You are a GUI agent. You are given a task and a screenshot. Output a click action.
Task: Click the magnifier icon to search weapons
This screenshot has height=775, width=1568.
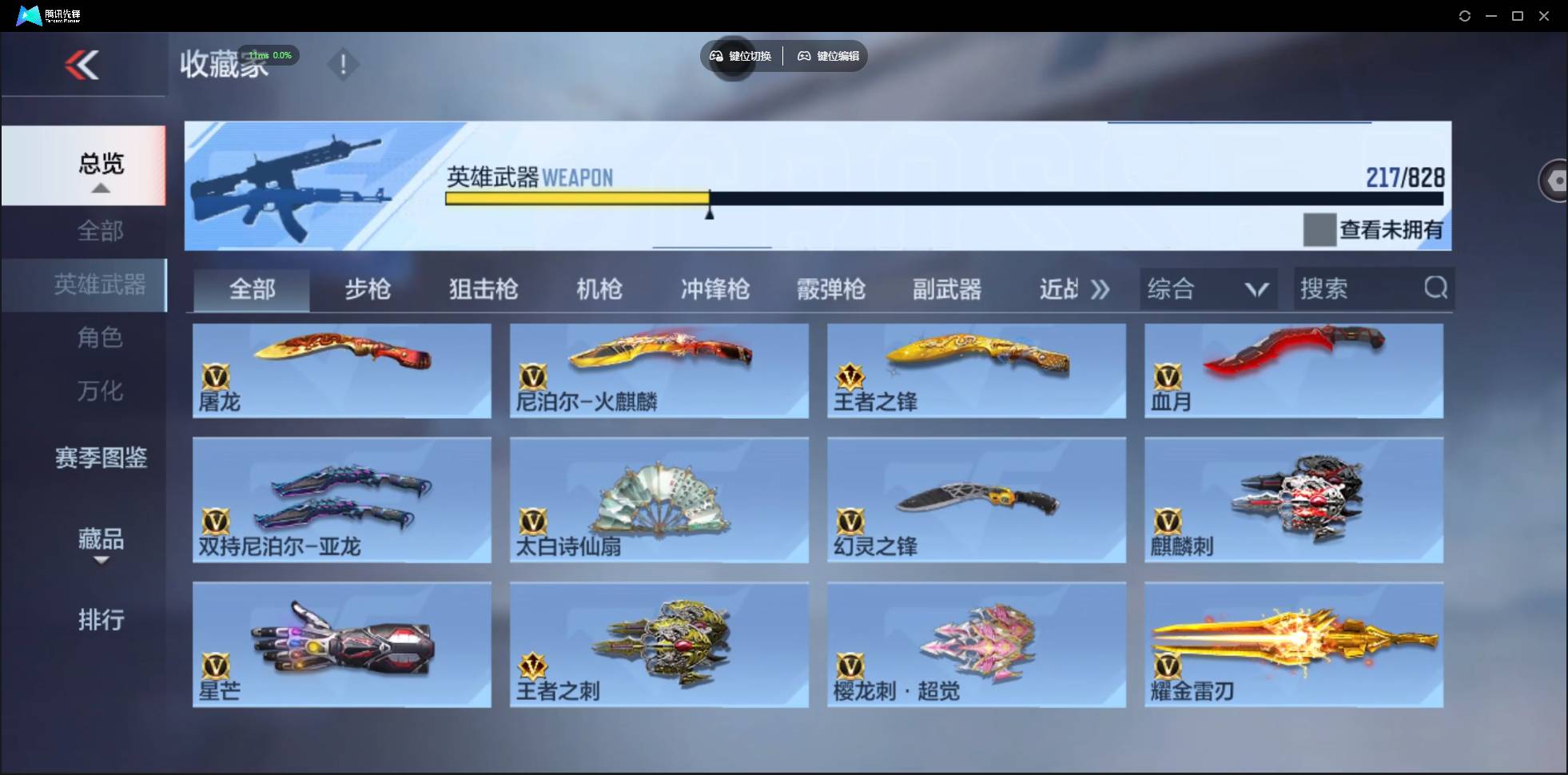click(1435, 288)
